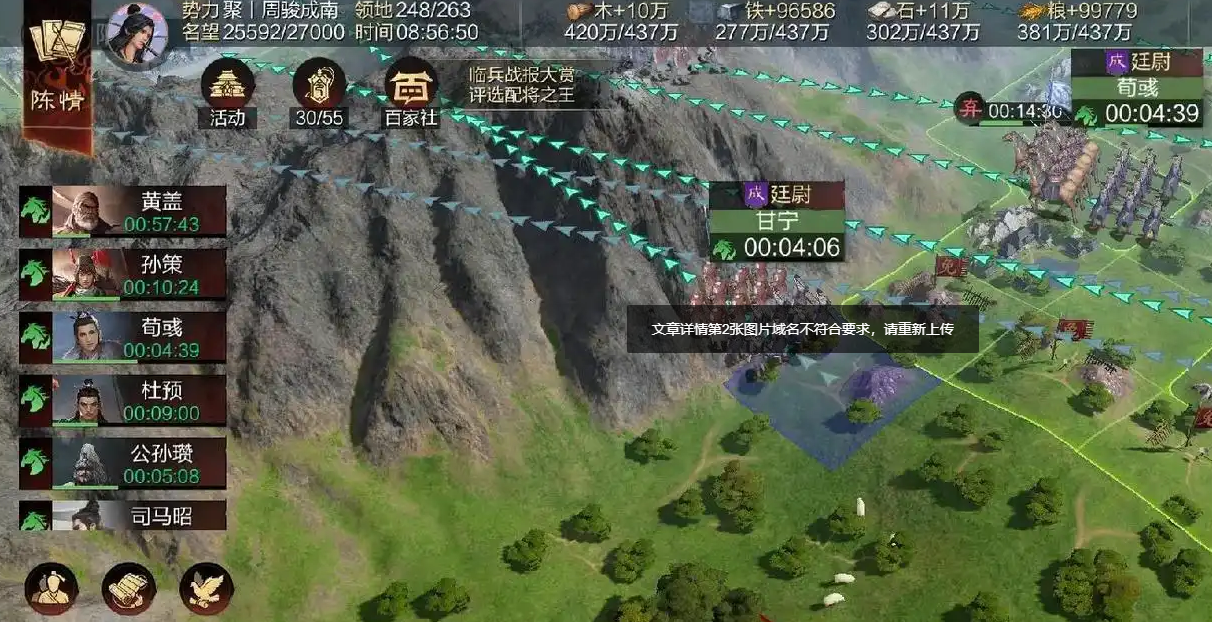Screen dimensions: 1212x622
Task: Select 司马昭 in the army list
Action: [123, 516]
